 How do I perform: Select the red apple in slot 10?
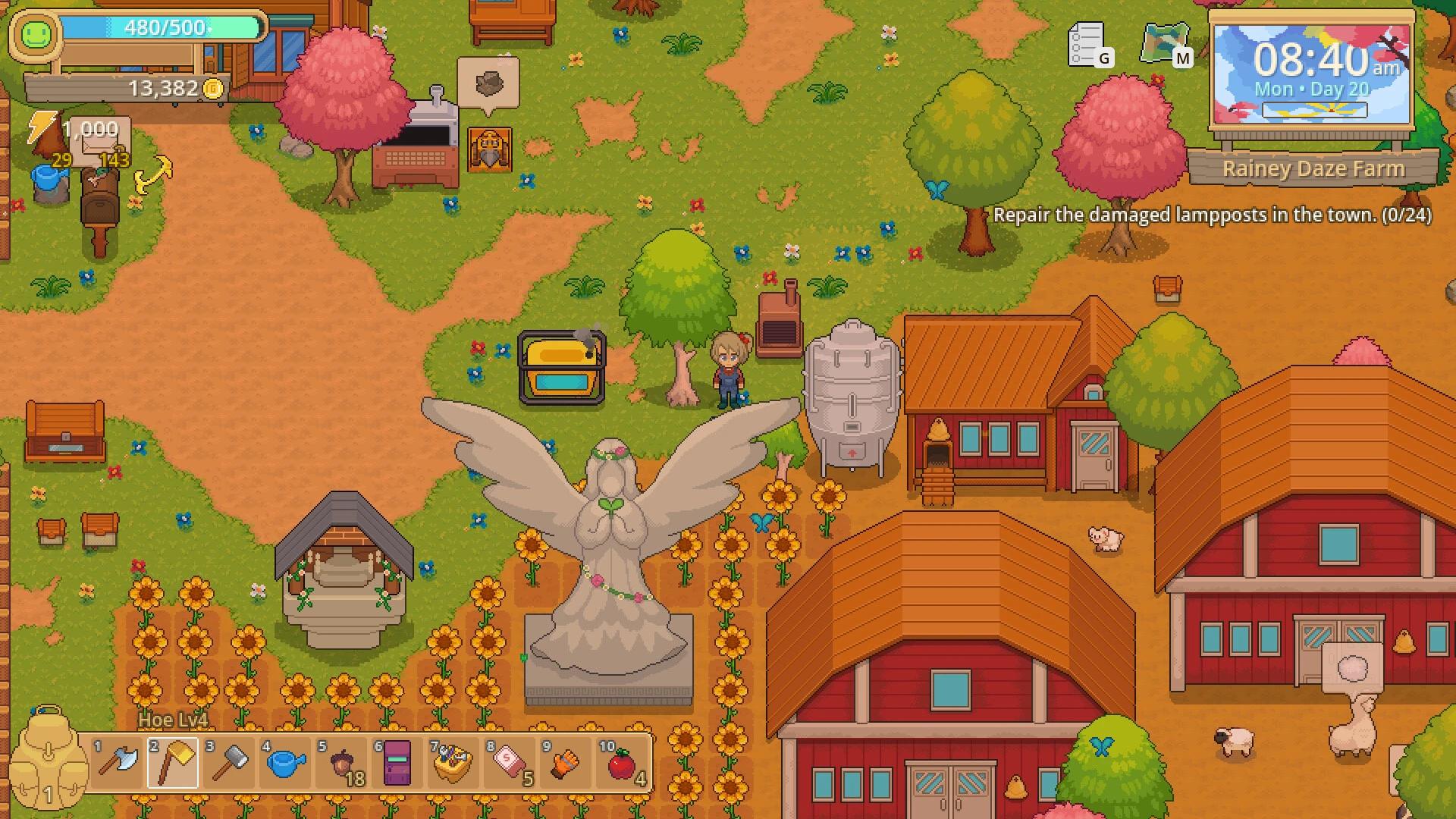tap(622, 762)
